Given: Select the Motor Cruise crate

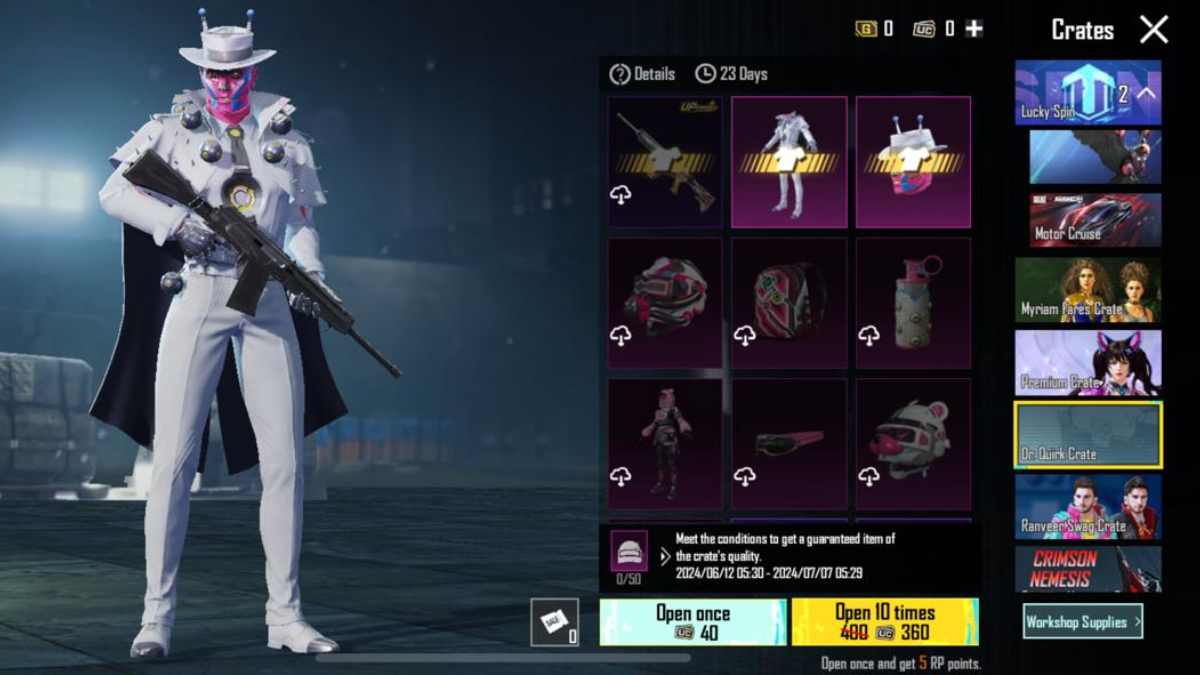Looking at the screenshot, I should click(1095, 220).
